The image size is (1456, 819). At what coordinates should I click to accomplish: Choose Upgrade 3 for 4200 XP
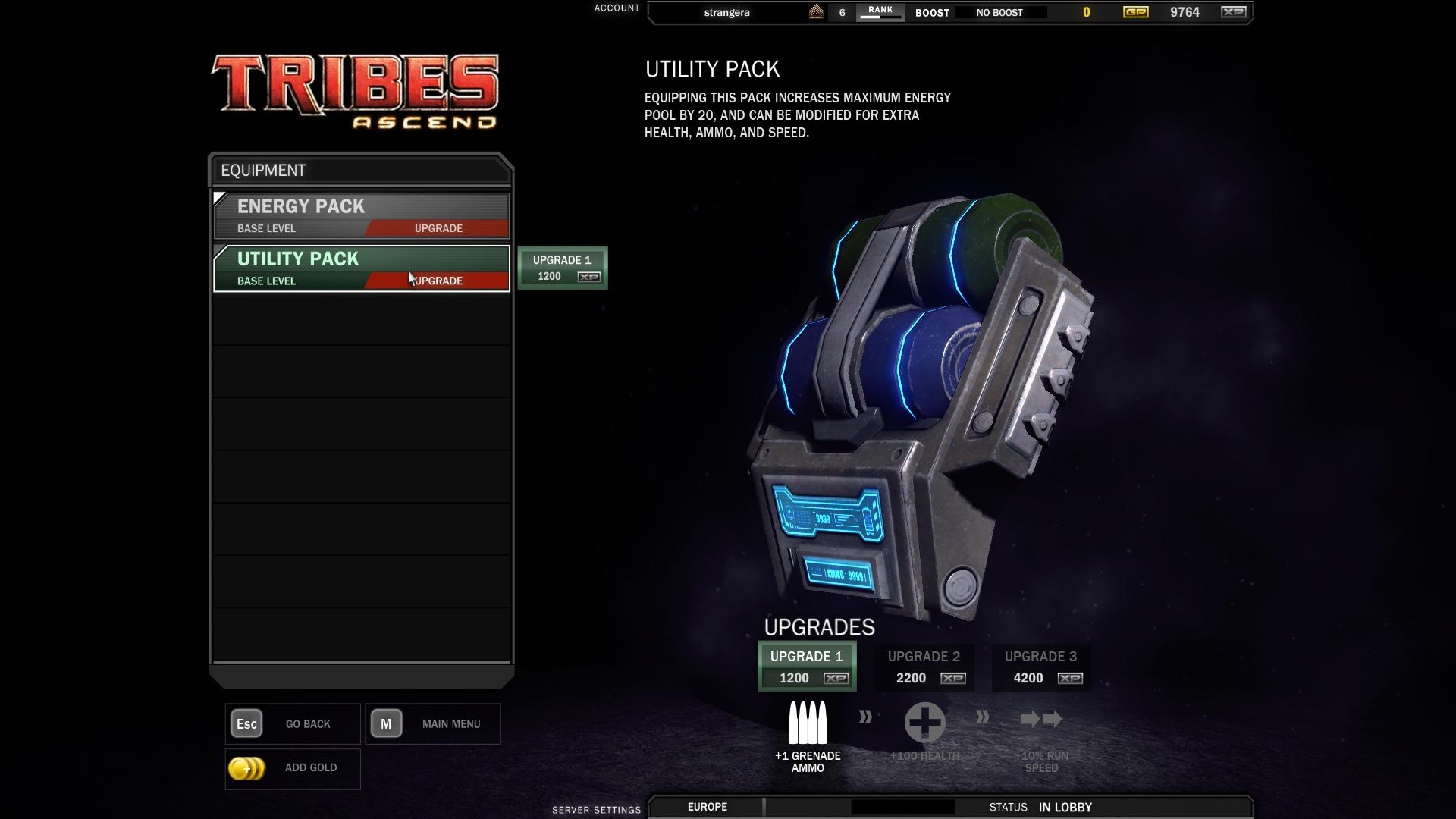pos(1040,667)
